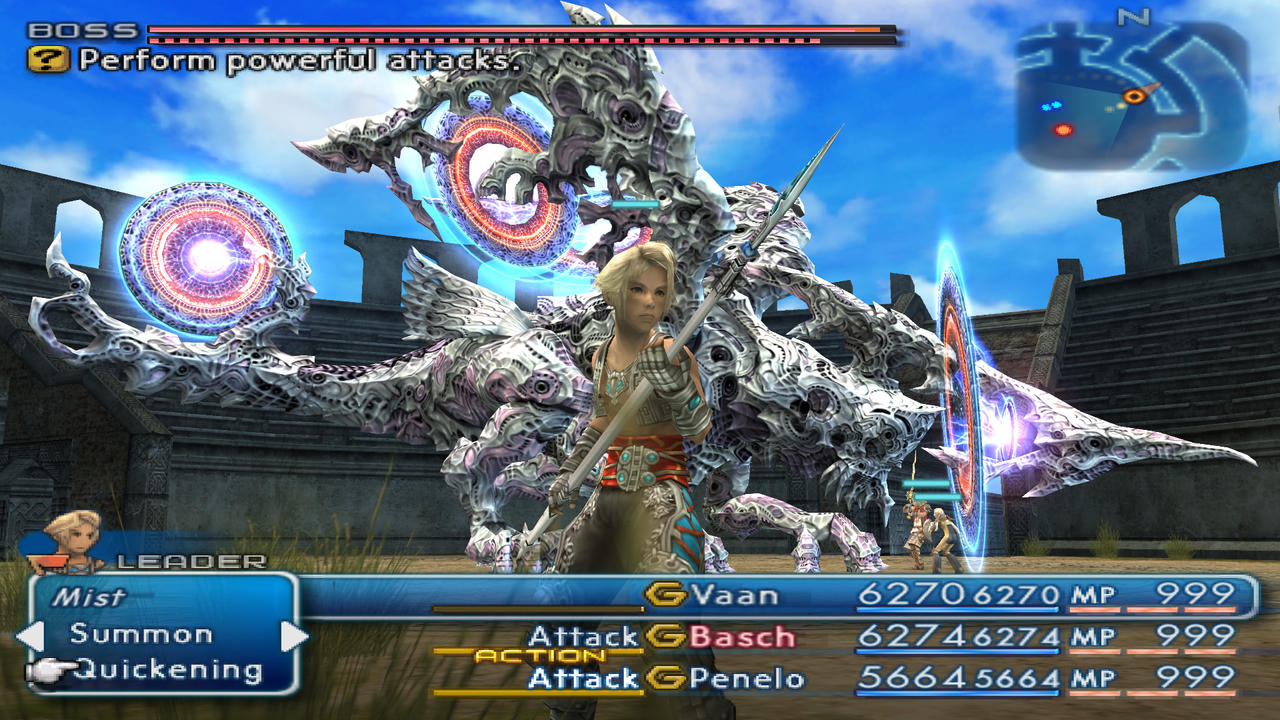This screenshot has height=720, width=1280.
Task: Click Penelo's MP value of 999
Action: tap(1196, 675)
